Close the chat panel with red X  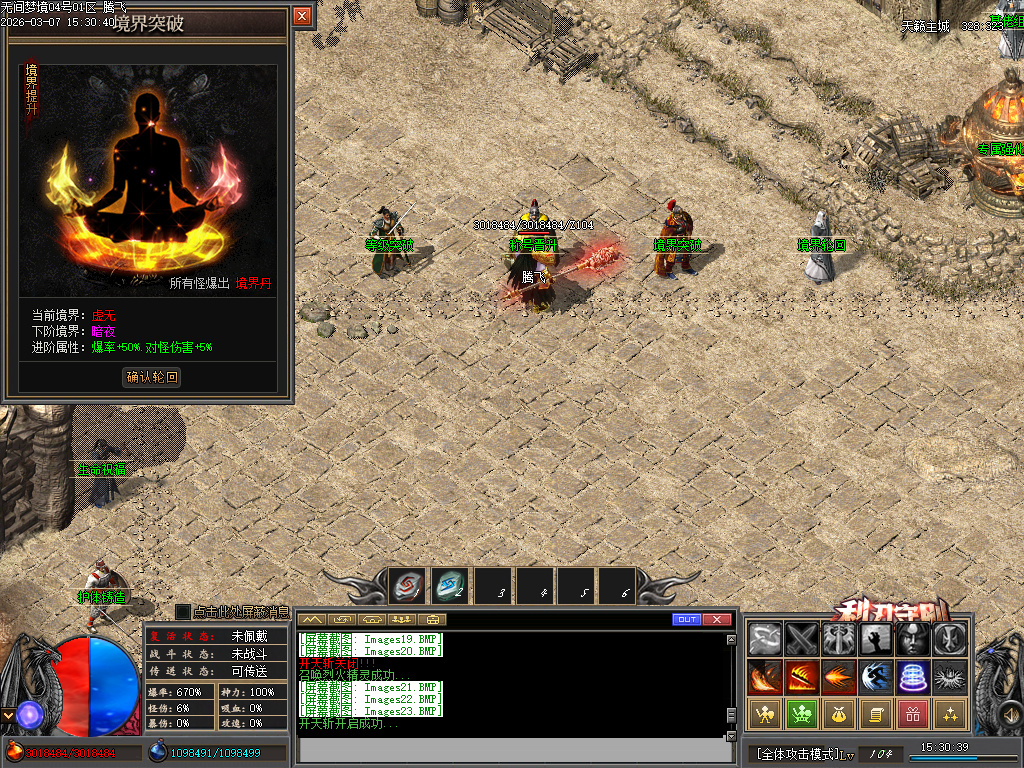[x=717, y=620]
